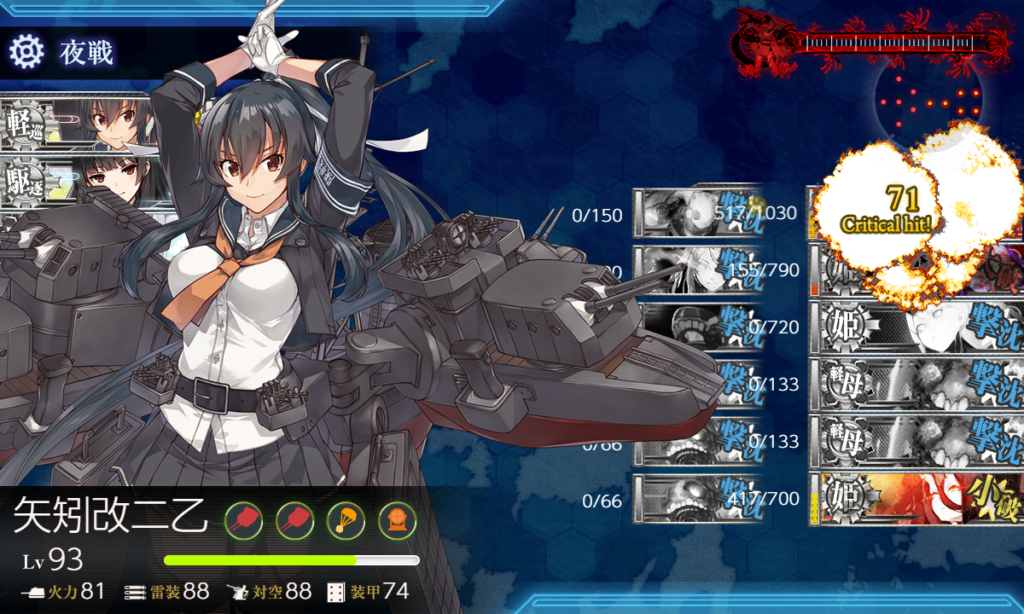Viewport: 1024px width, 614px height.
Task: Choose the 姫 enemy banner marked 小破
Action: (915, 498)
